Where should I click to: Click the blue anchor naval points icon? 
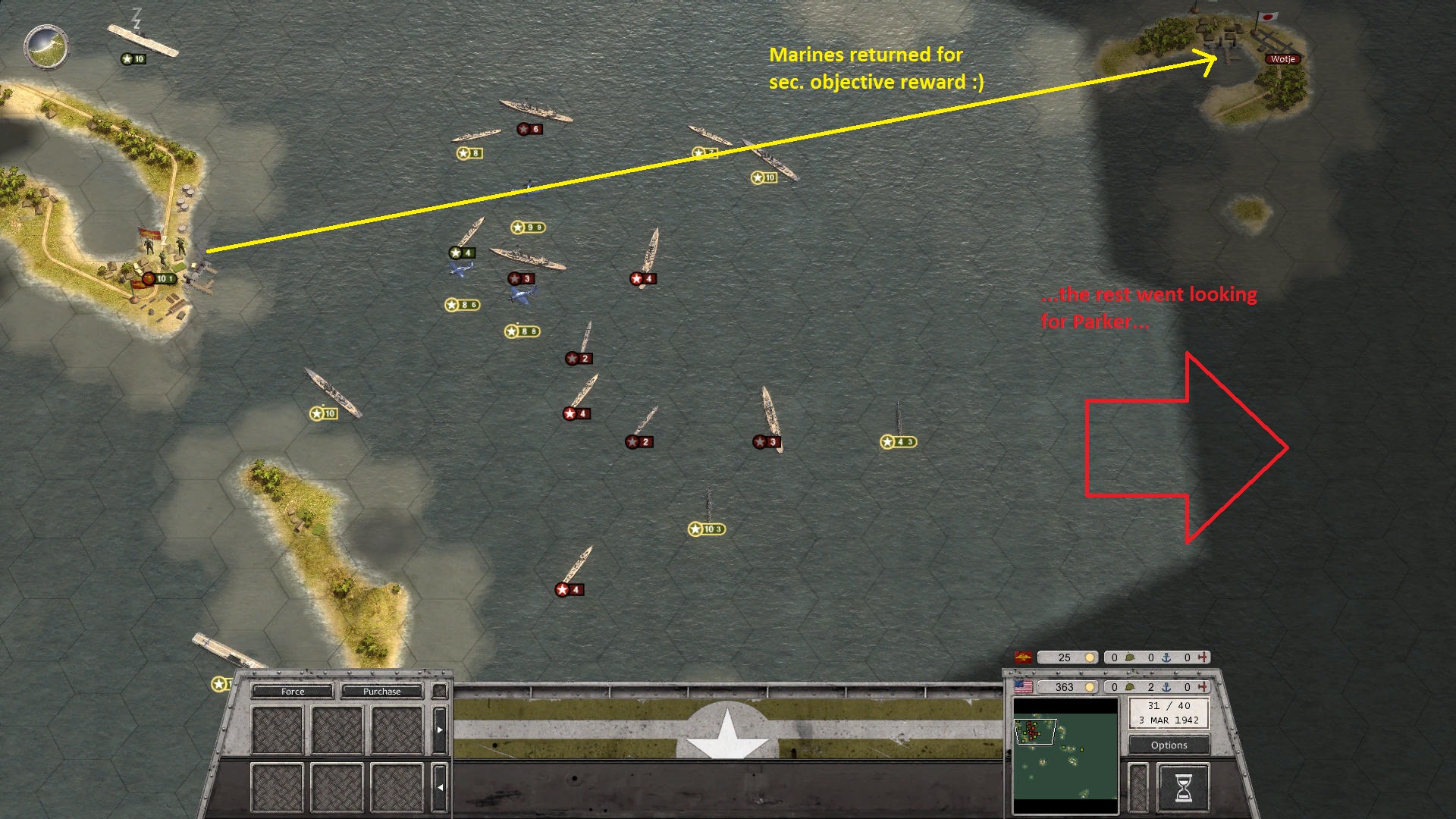tap(1164, 687)
